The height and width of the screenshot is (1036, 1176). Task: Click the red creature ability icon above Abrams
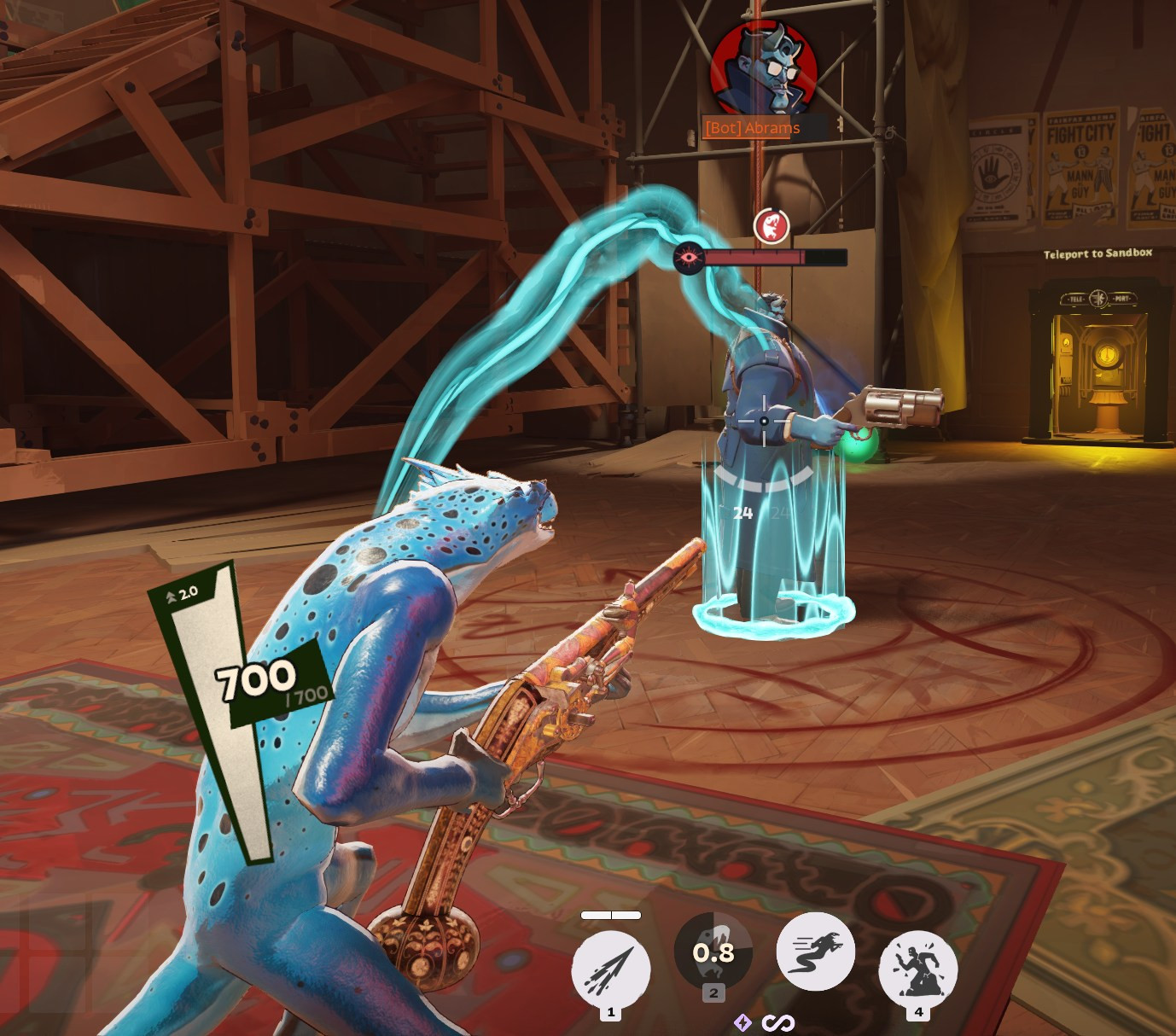772,225
